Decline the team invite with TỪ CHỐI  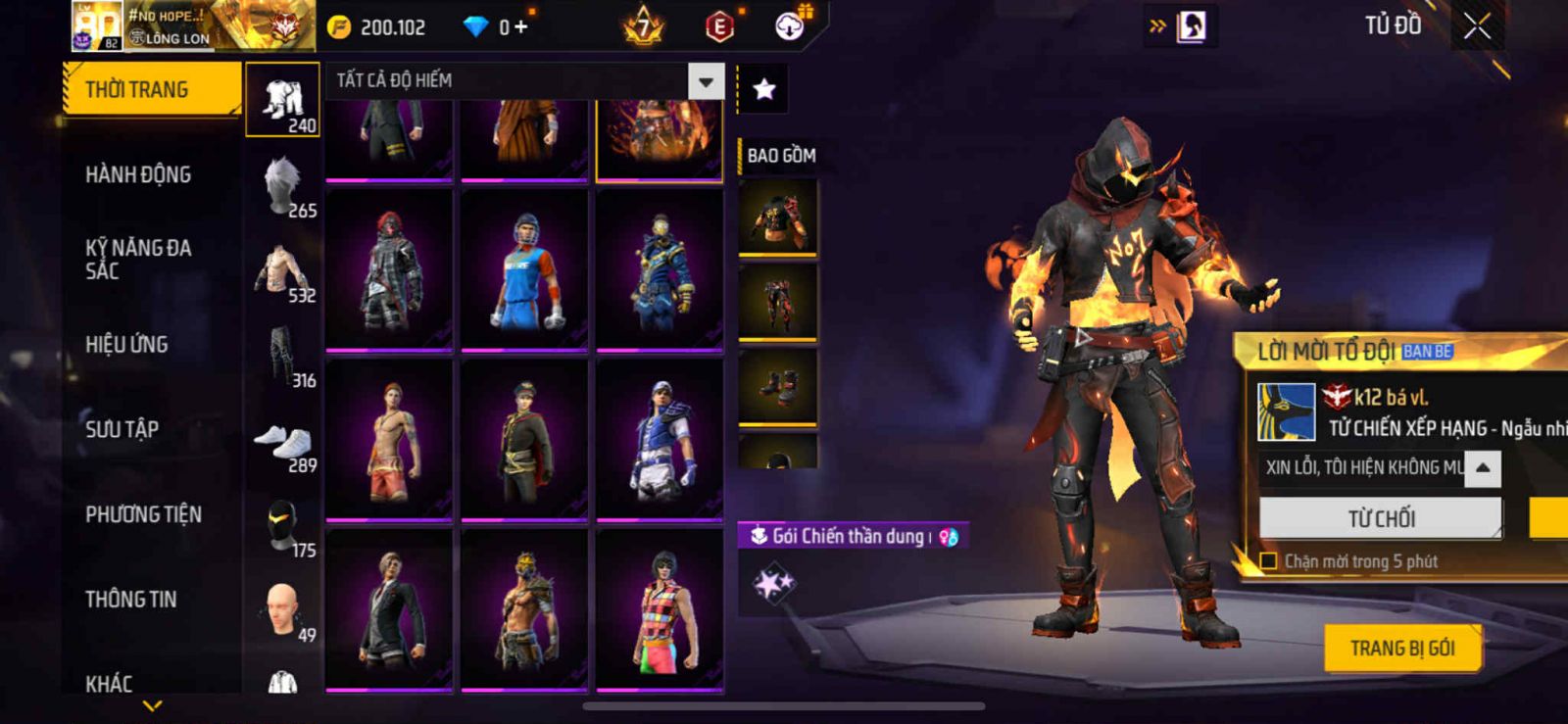pyautogui.click(x=1380, y=518)
